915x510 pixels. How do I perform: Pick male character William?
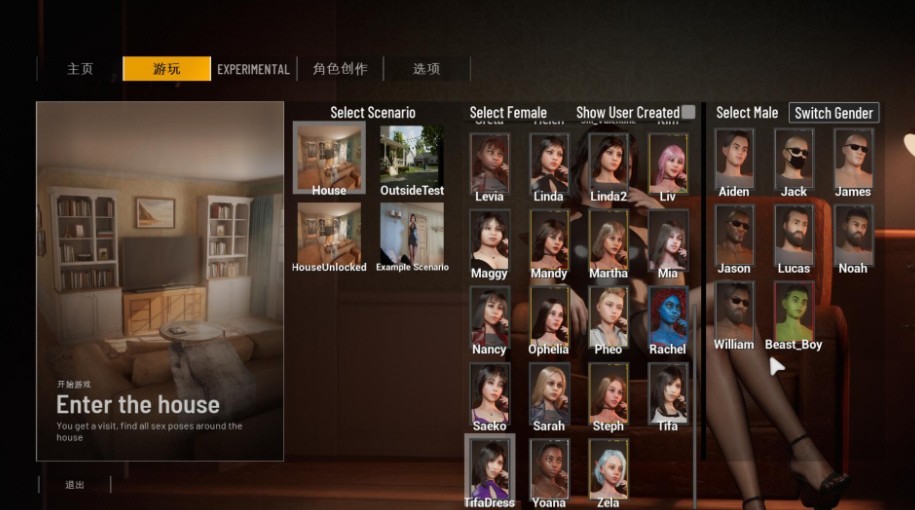pyautogui.click(x=734, y=311)
